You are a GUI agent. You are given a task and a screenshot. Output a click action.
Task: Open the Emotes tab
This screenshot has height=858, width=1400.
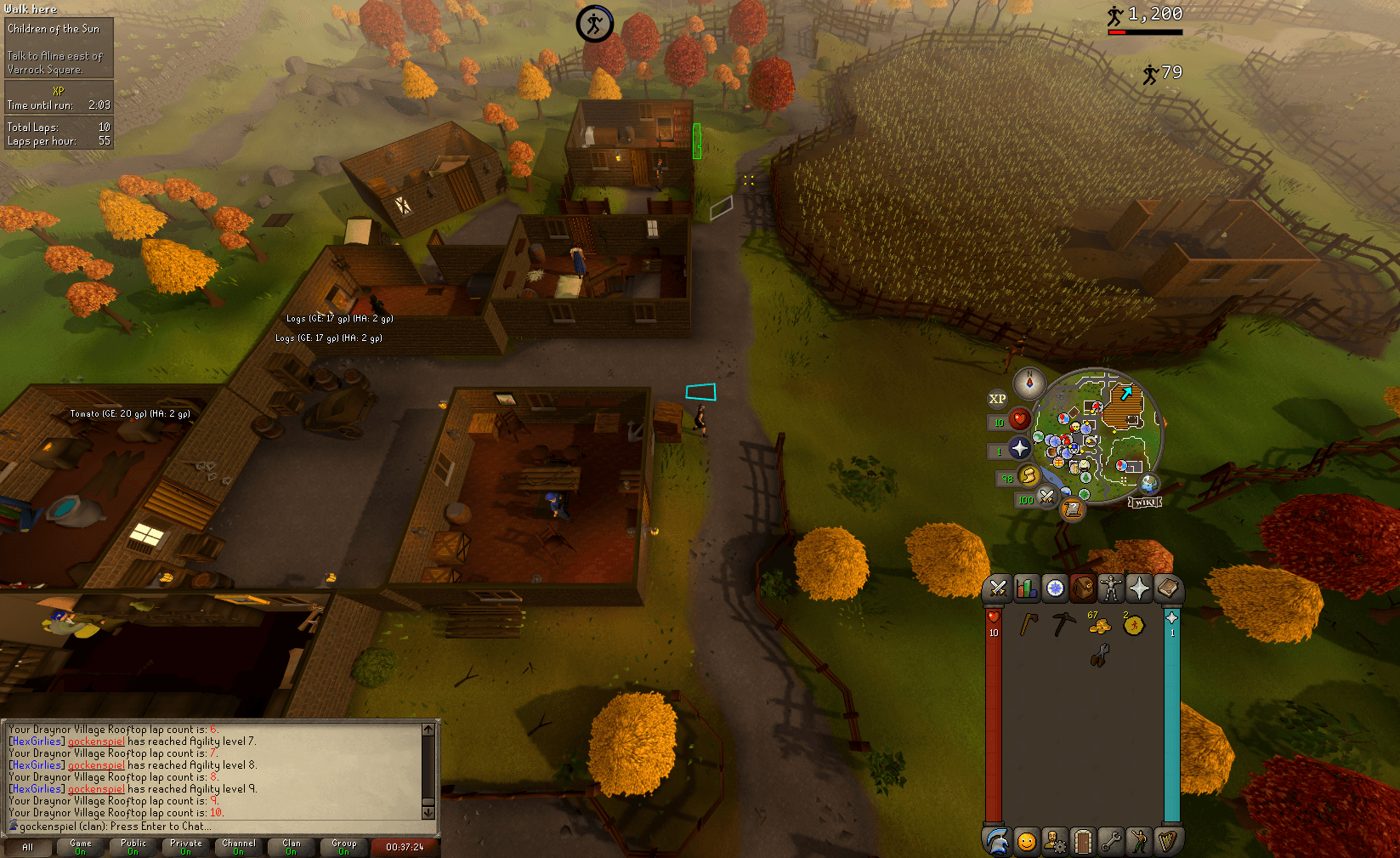click(x=1139, y=842)
